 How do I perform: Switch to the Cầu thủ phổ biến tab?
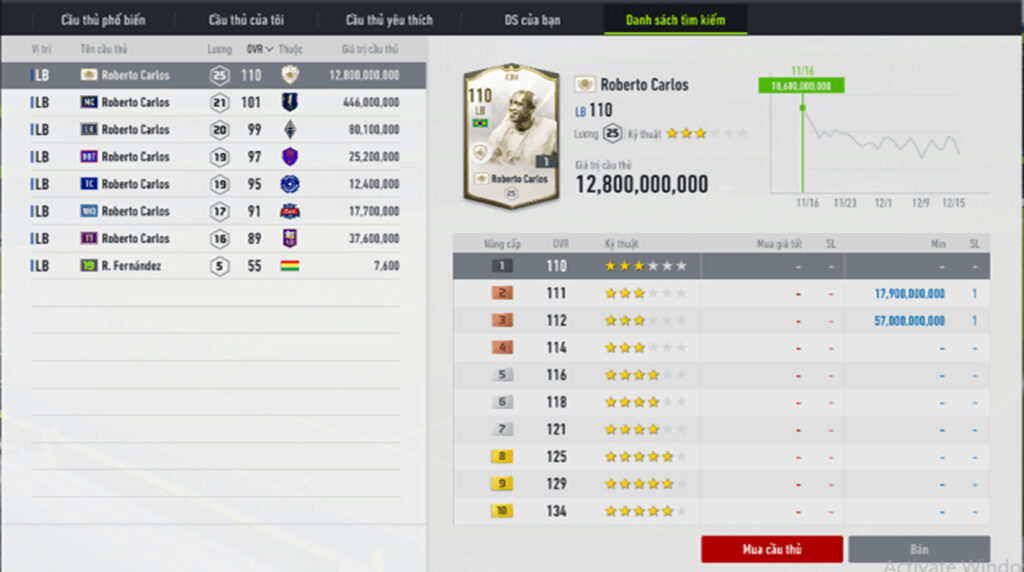[103, 20]
